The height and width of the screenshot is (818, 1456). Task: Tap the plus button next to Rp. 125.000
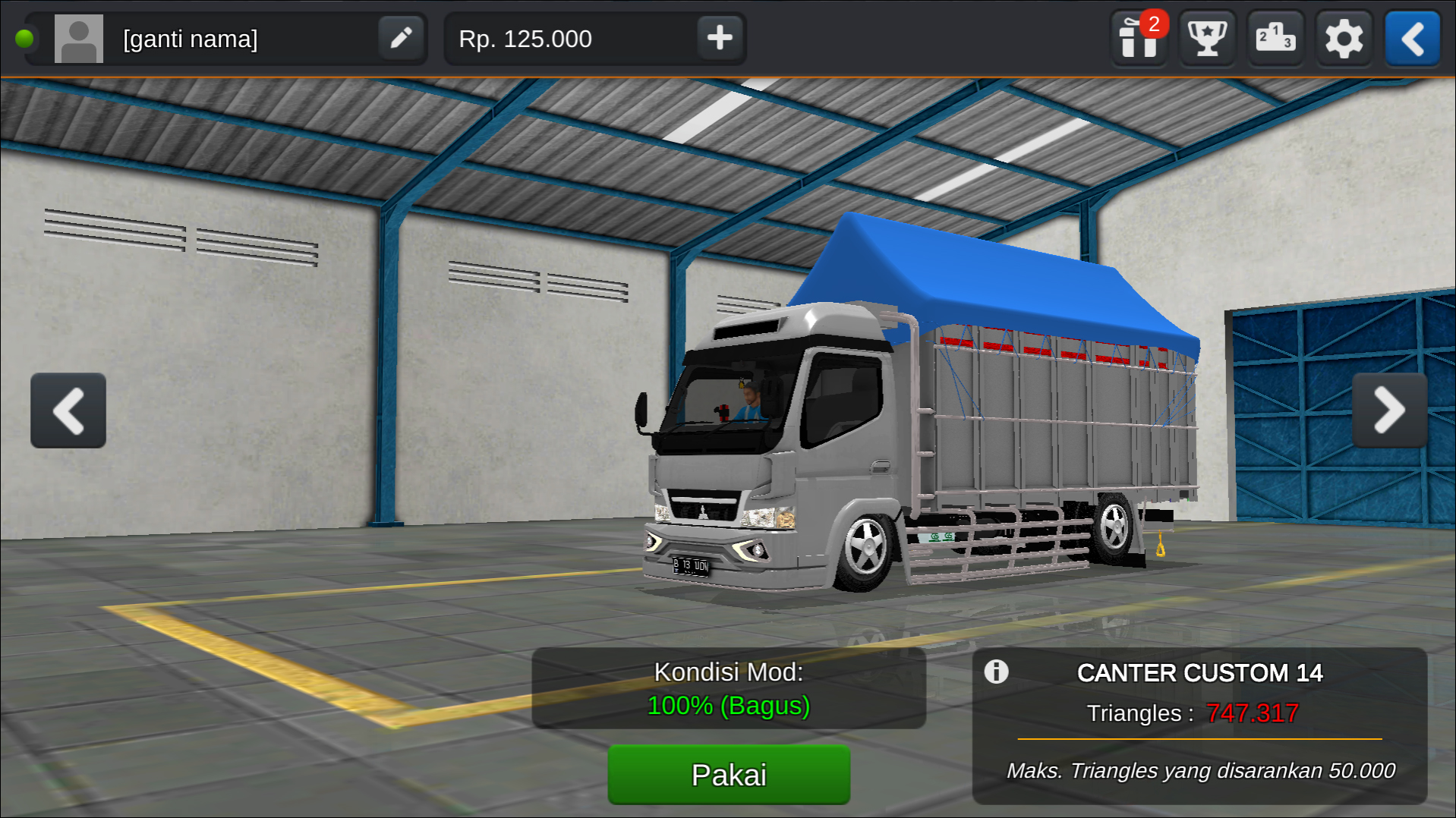pyautogui.click(x=720, y=38)
